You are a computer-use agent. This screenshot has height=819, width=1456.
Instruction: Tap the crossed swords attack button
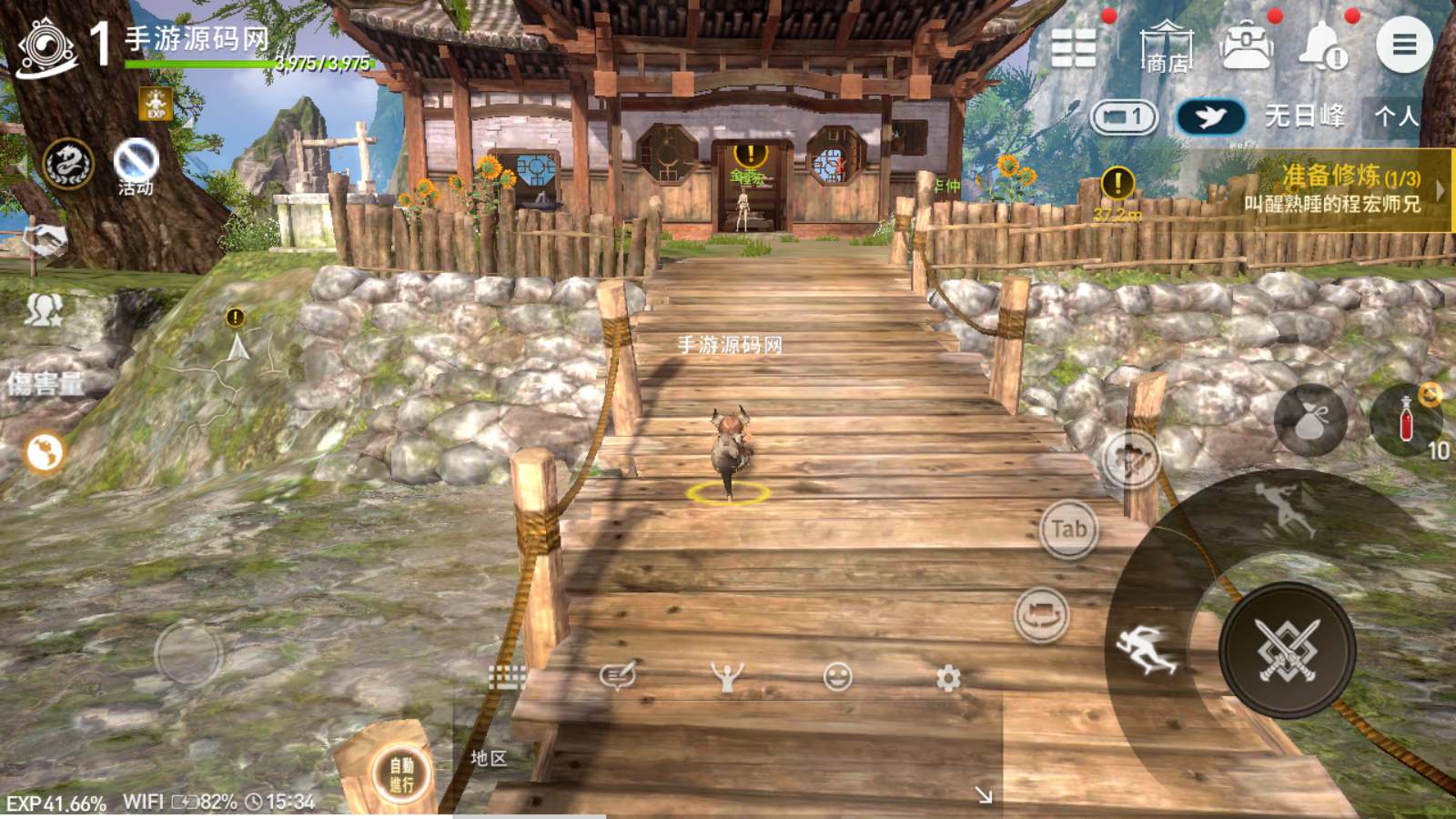pyautogui.click(x=1287, y=650)
